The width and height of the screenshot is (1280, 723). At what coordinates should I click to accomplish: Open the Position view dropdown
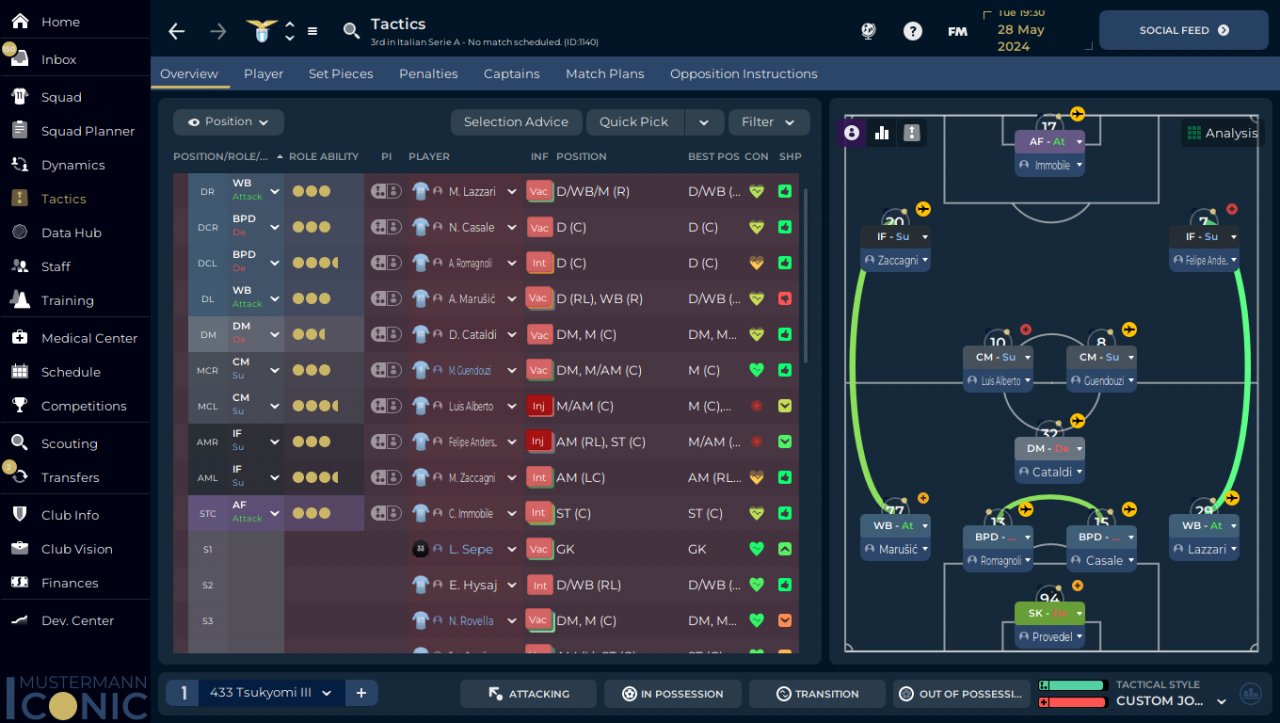click(x=228, y=122)
